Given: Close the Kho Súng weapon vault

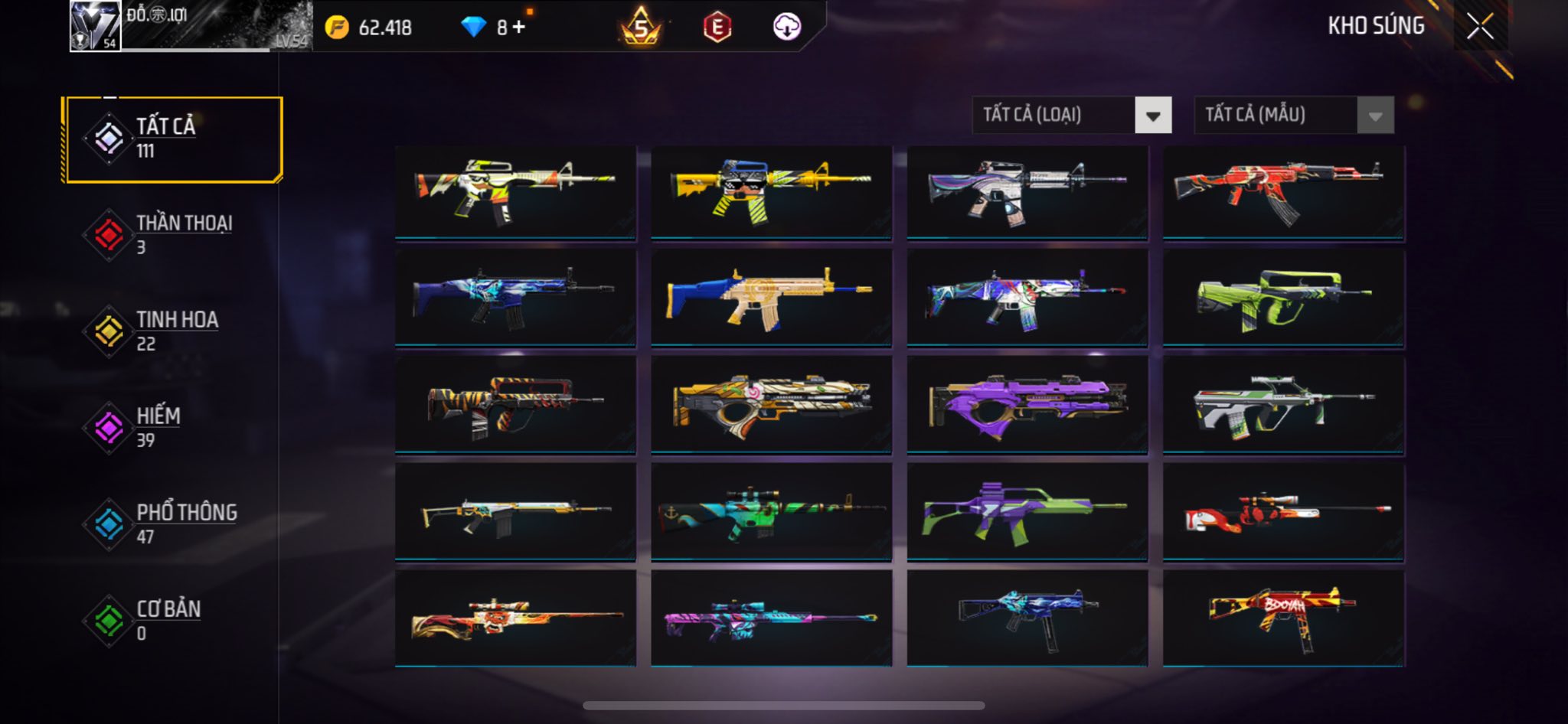Looking at the screenshot, I should pyautogui.click(x=1480, y=27).
